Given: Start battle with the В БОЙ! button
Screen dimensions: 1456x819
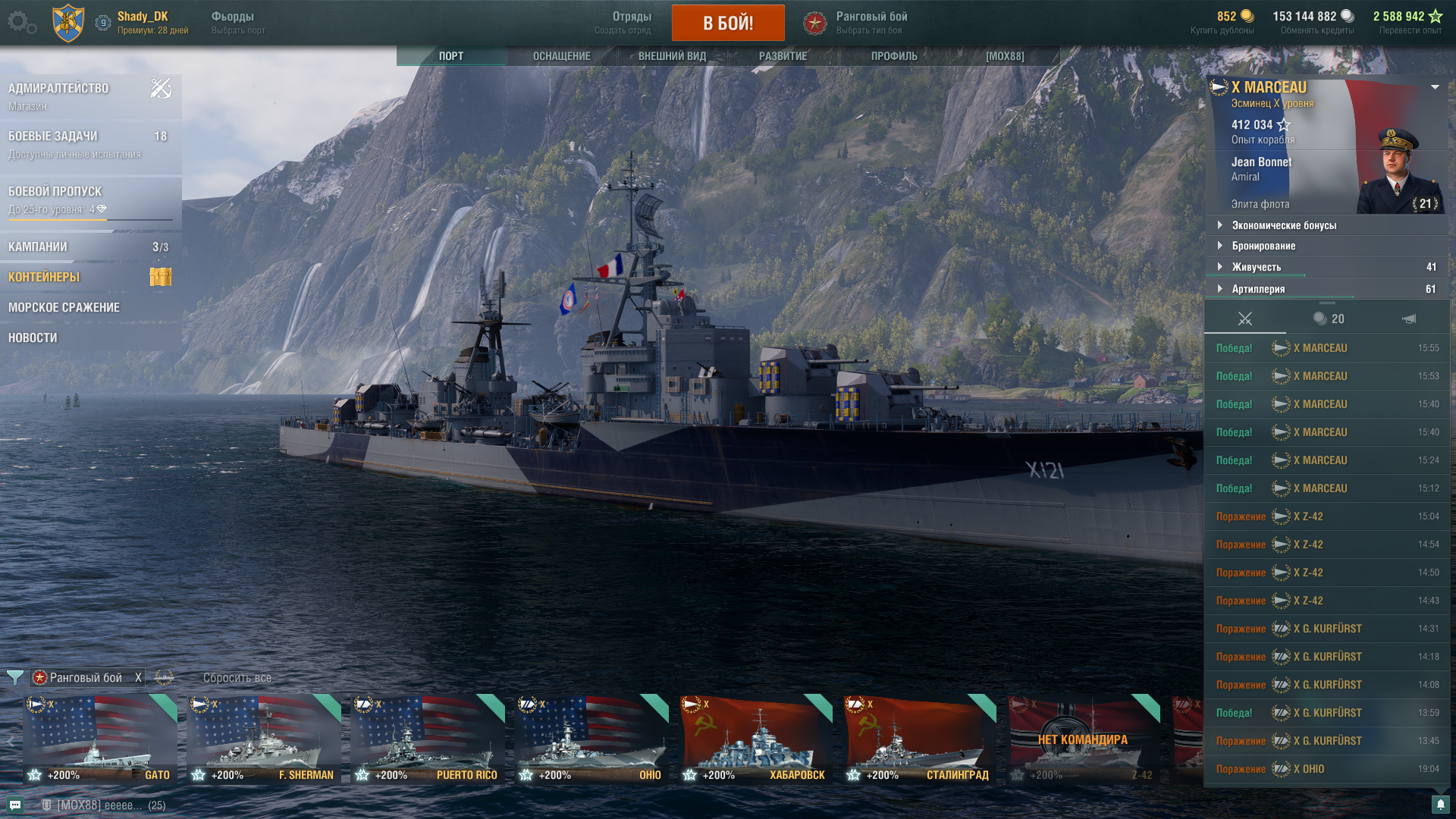Looking at the screenshot, I should coord(728,23).
